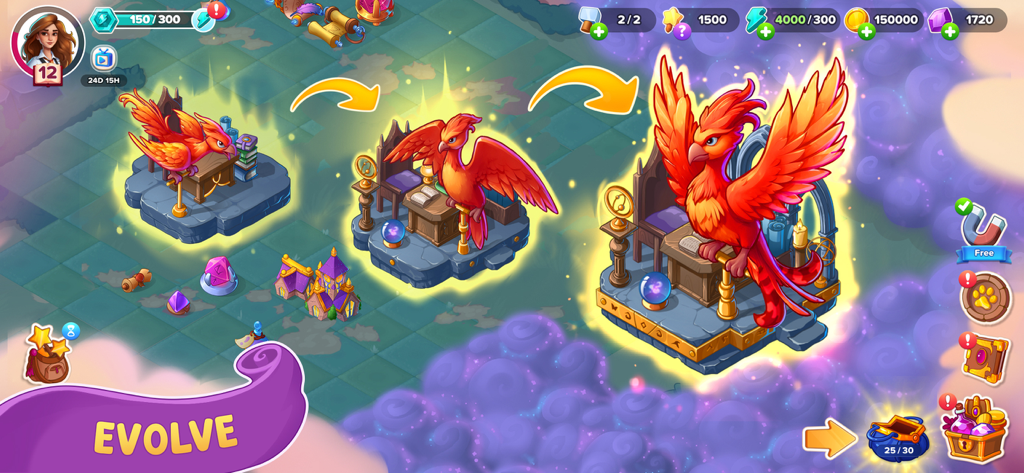This screenshot has width=1024, height=473.
Task: Purchase more purple gems
Action: [x=950, y=31]
